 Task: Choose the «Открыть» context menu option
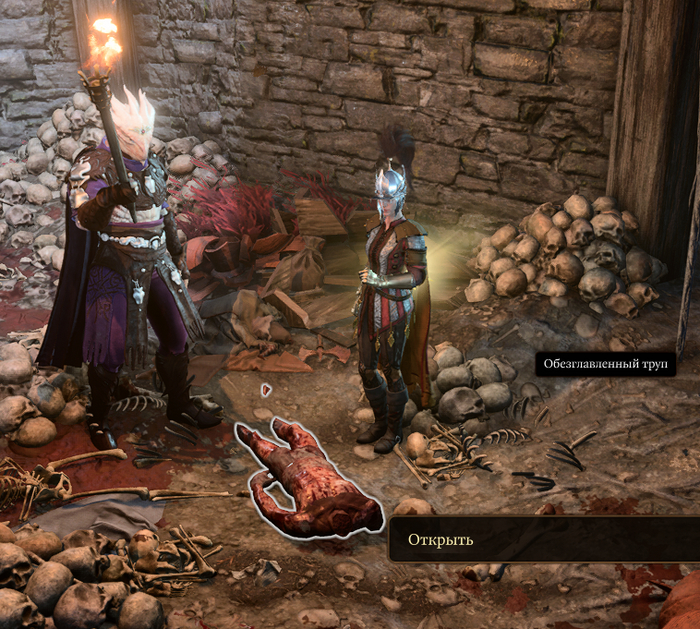[x=441, y=540]
